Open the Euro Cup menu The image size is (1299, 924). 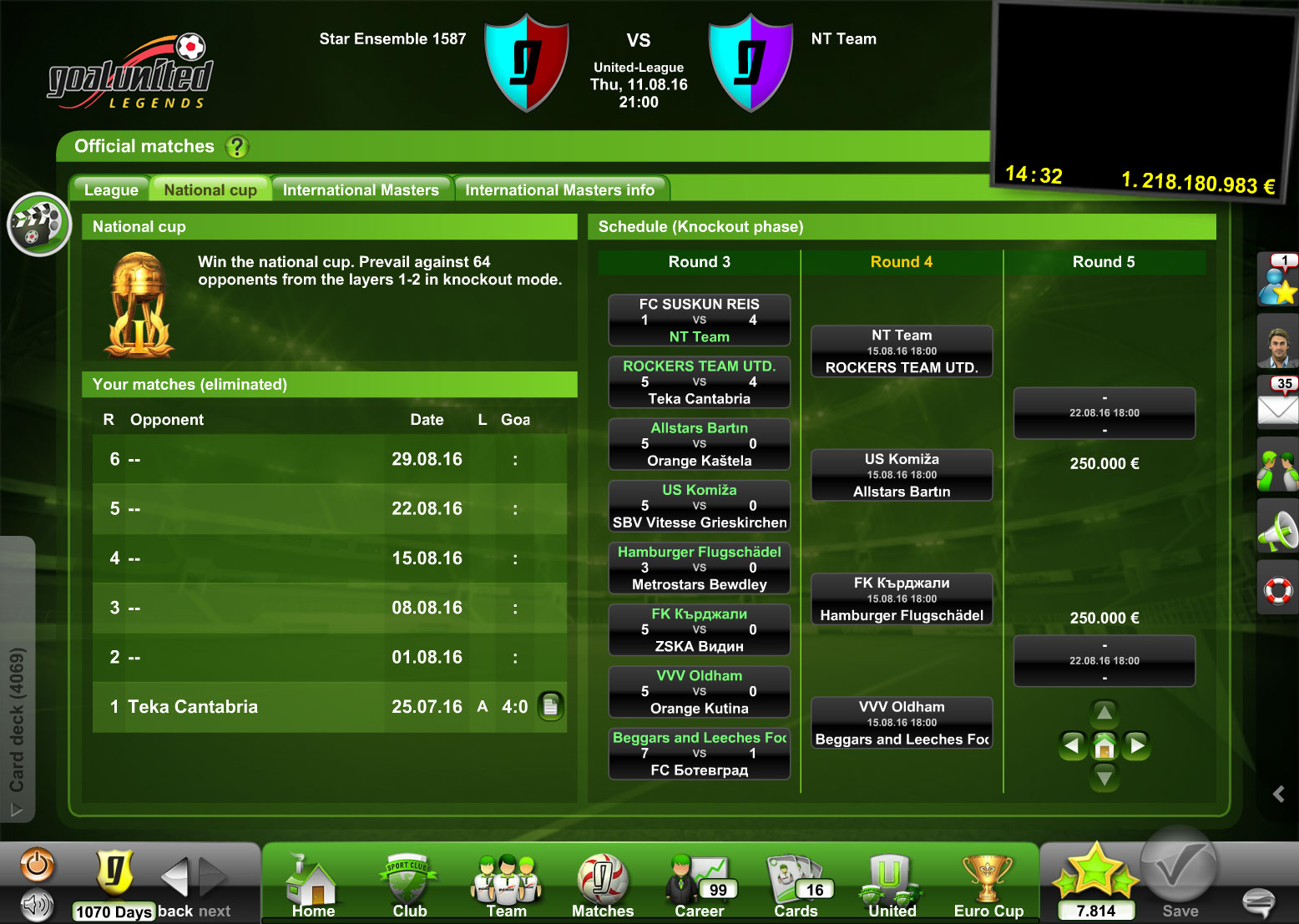coord(988,886)
